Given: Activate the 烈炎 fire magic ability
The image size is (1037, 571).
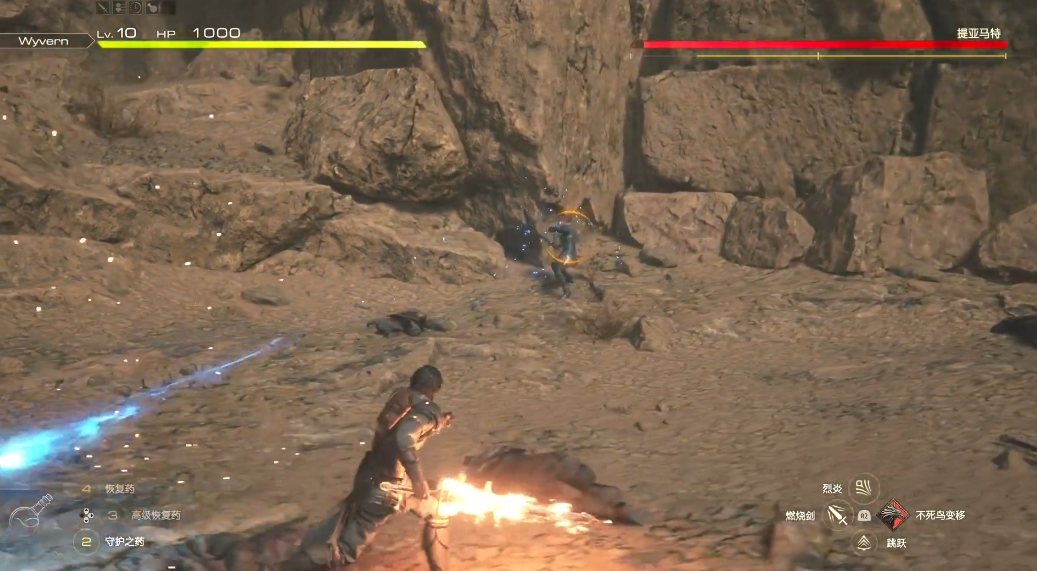Looking at the screenshot, I should 863,488.
